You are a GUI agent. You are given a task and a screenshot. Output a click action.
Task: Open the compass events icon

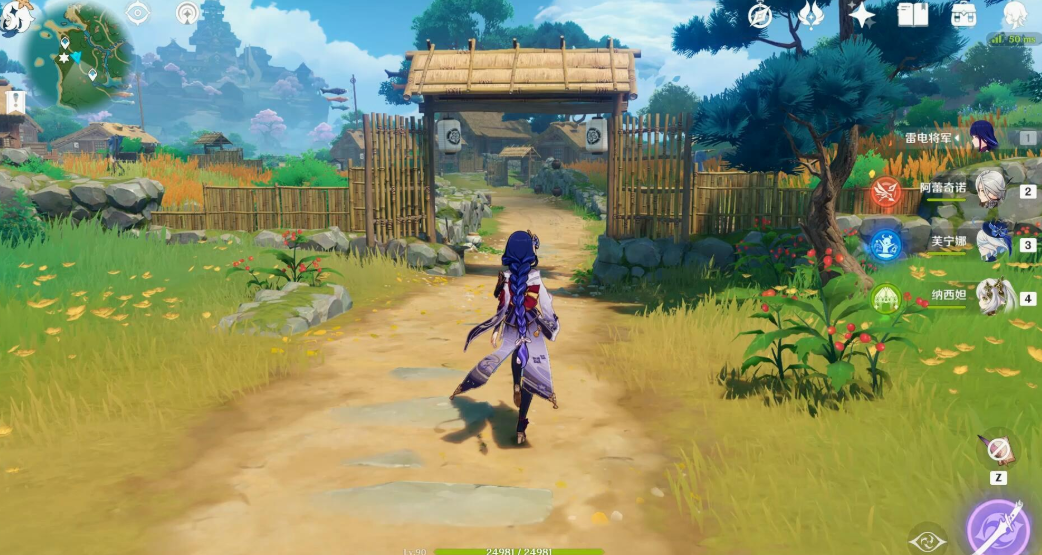coord(760,15)
